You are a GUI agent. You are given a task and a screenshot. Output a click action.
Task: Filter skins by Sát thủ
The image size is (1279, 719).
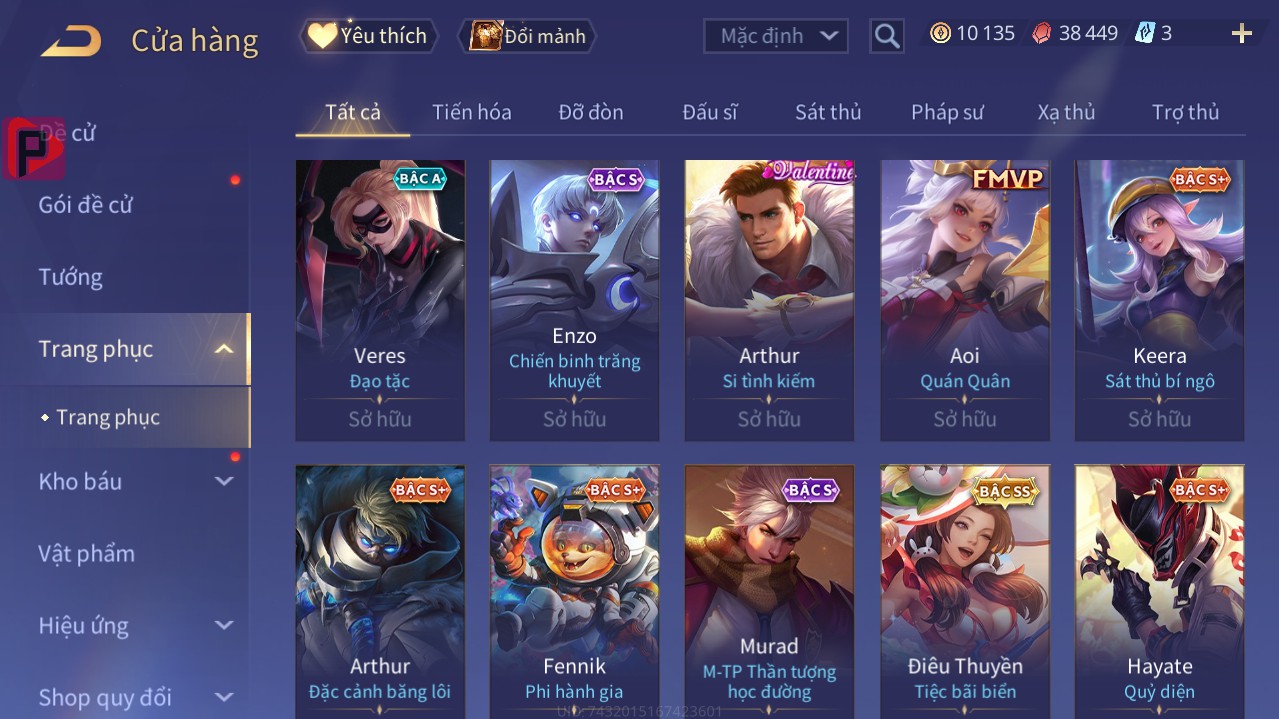pos(827,112)
